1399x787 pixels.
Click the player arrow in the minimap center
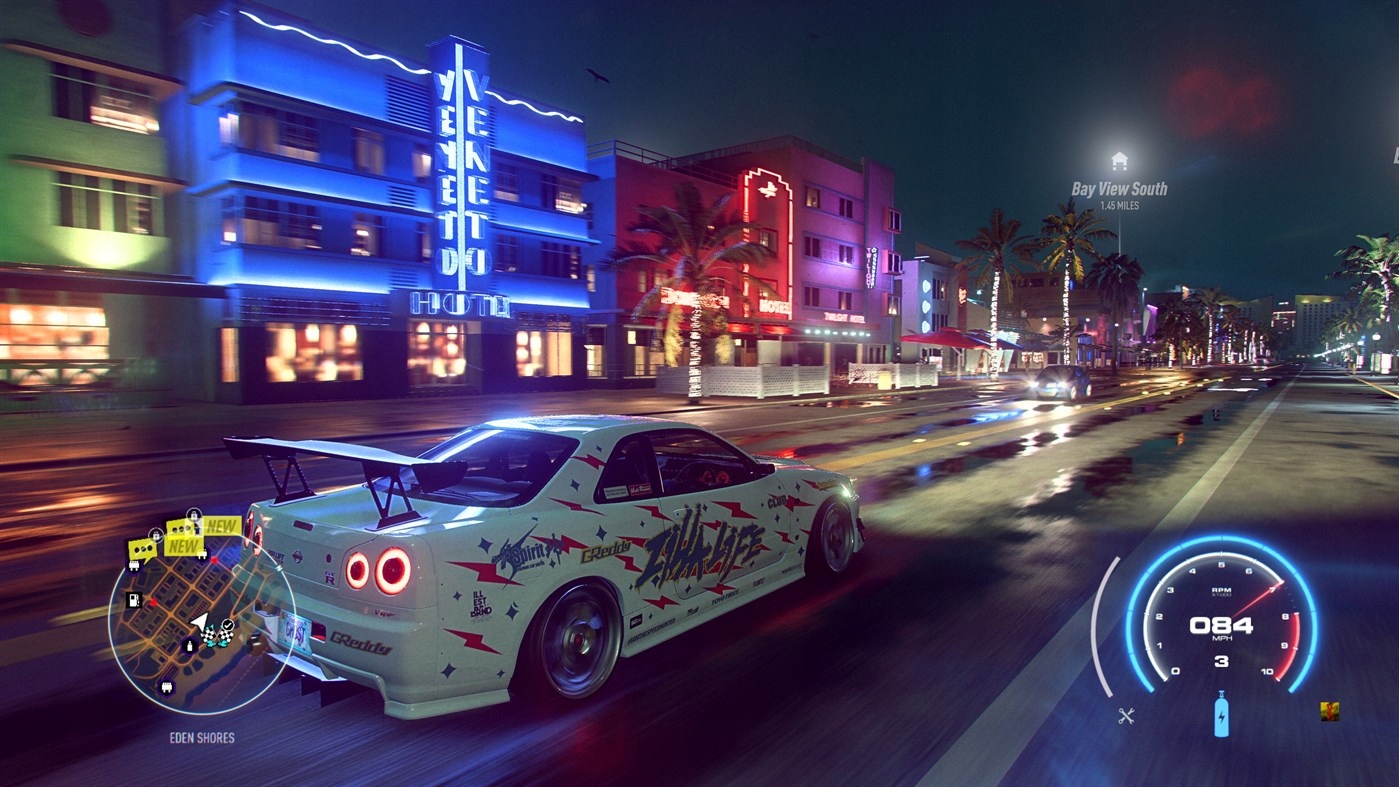201,620
